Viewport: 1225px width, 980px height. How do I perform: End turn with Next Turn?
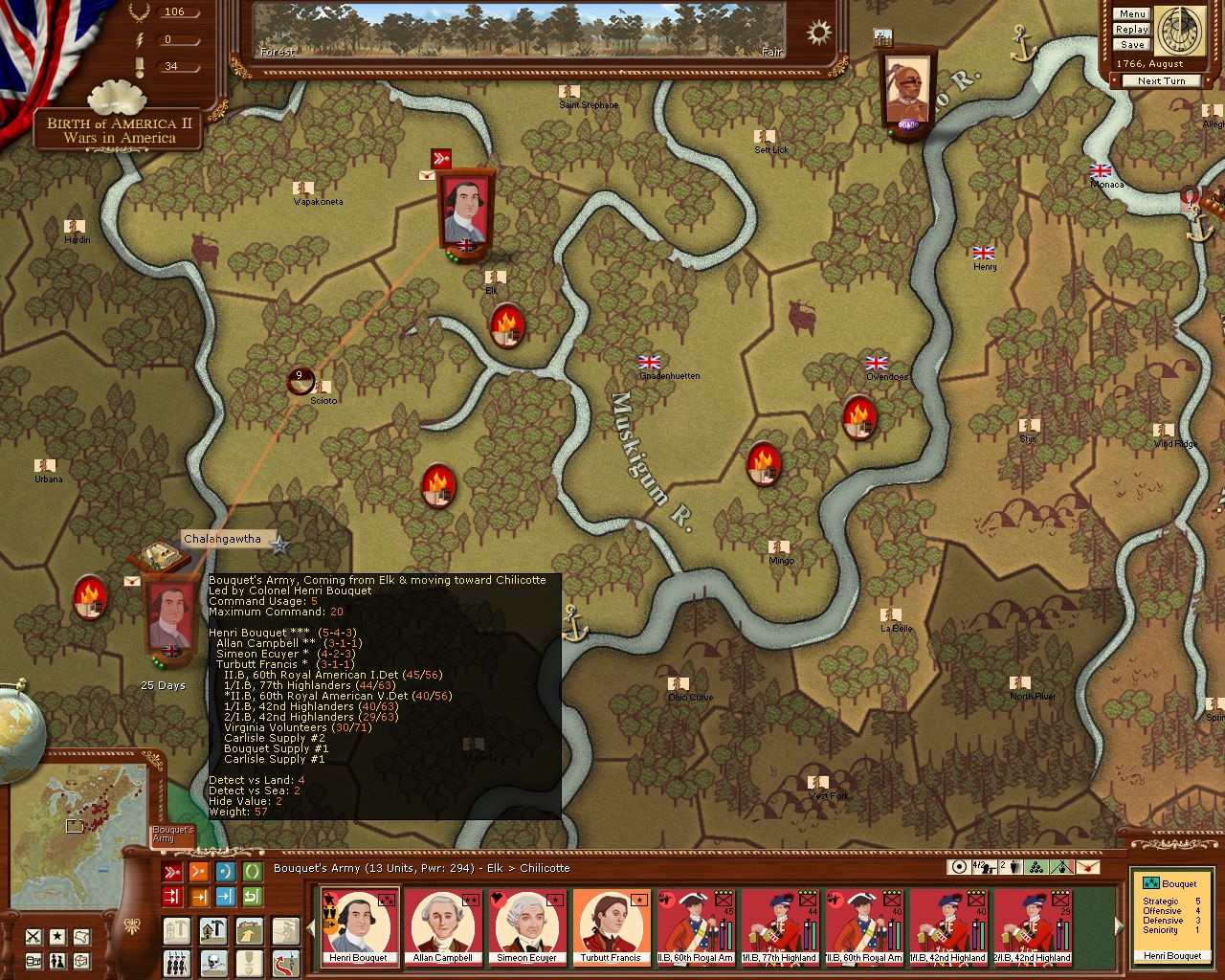coord(1161,81)
